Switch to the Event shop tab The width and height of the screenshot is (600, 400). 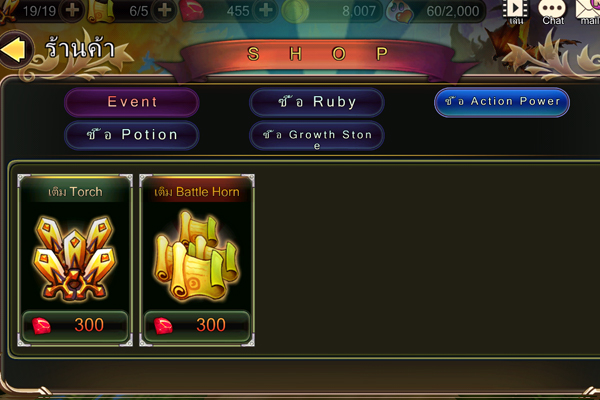tap(132, 102)
